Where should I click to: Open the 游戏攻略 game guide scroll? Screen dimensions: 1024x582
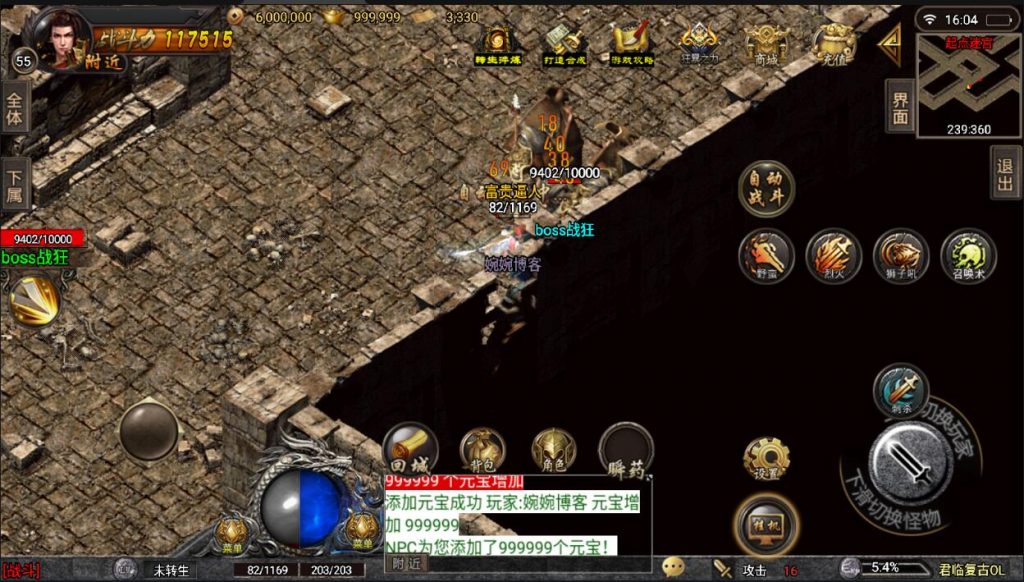tap(632, 44)
